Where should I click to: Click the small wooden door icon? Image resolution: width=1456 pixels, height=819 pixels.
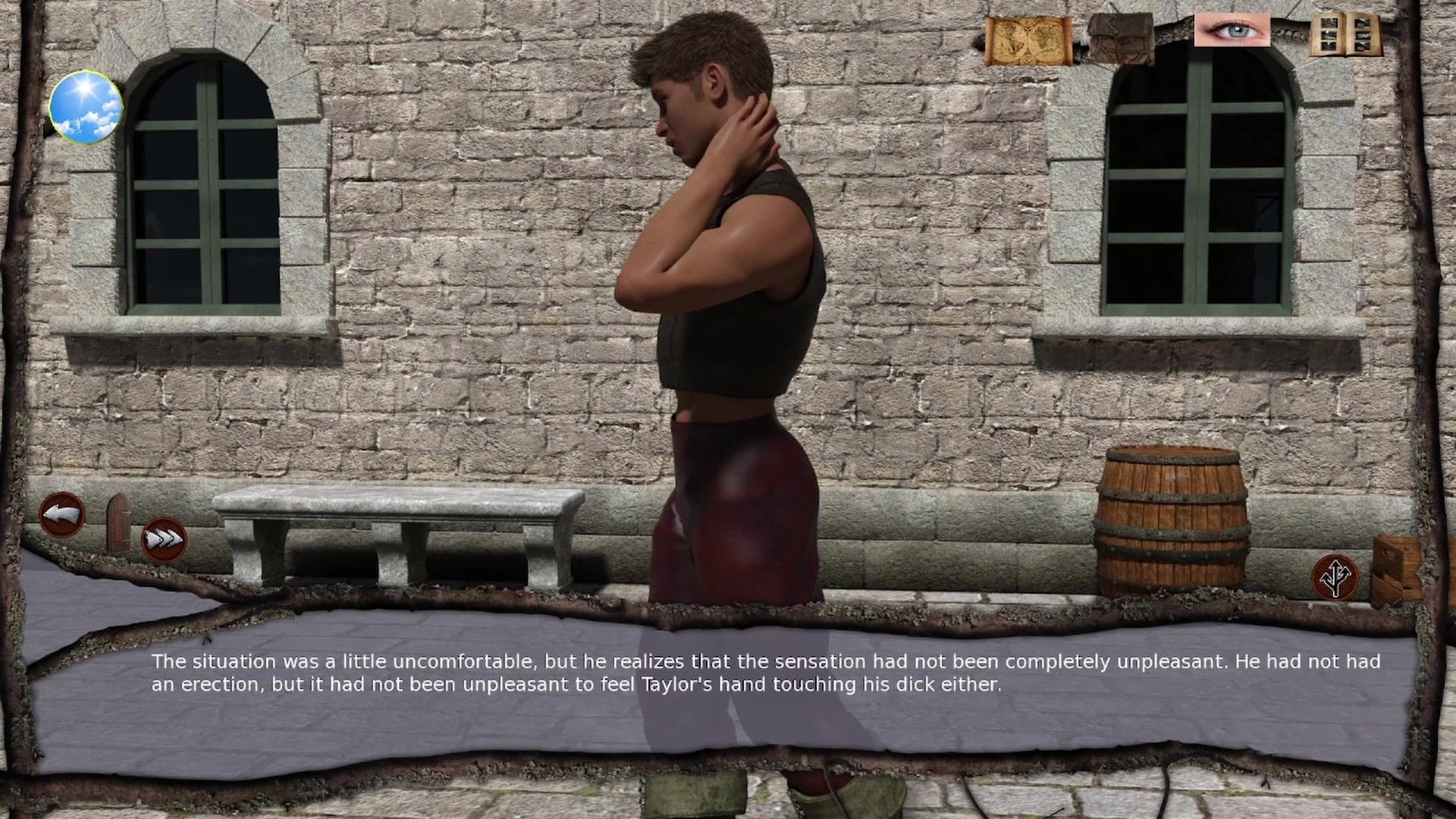click(x=118, y=522)
